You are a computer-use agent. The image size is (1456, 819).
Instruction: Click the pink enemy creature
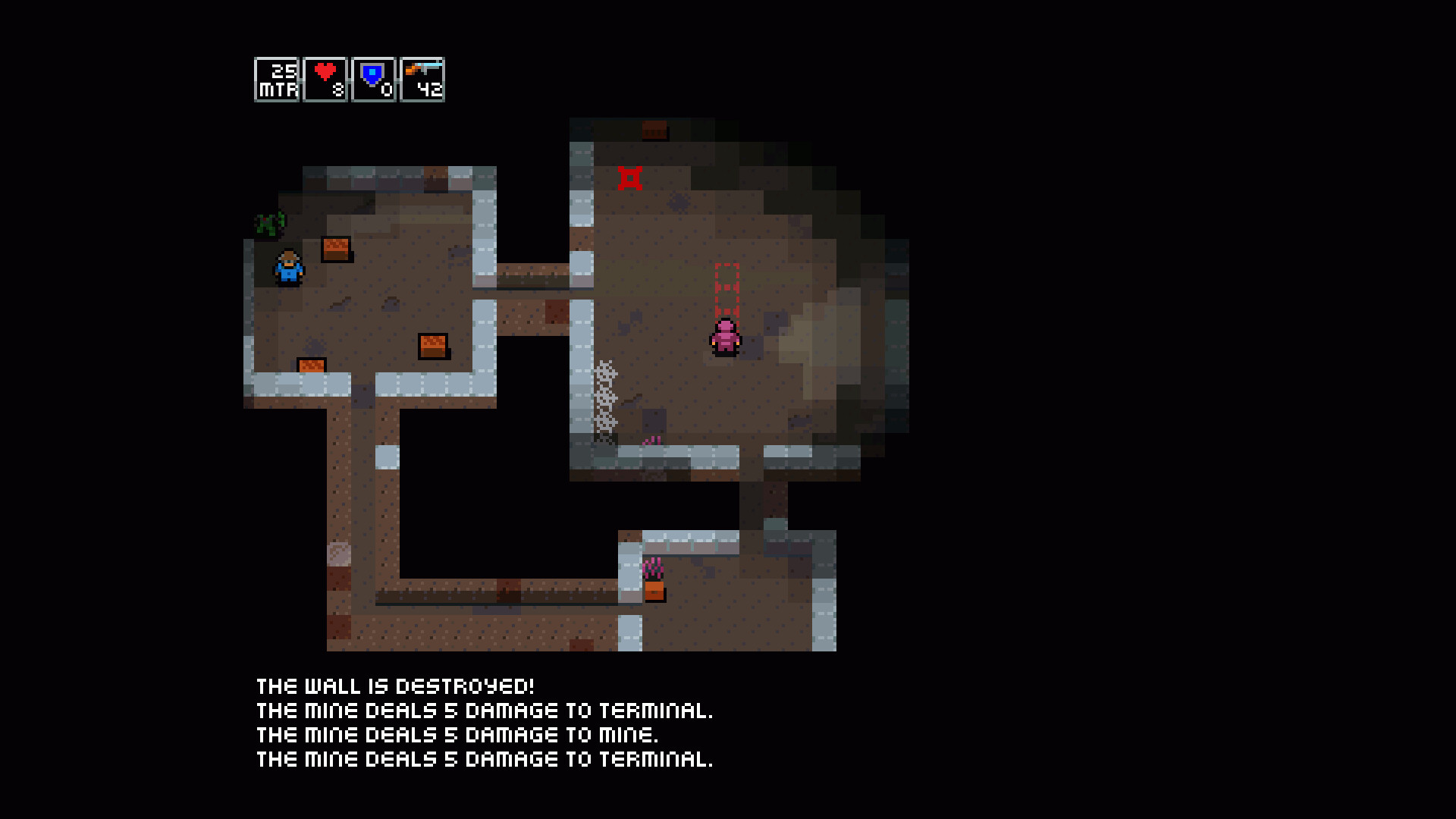[x=724, y=337]
